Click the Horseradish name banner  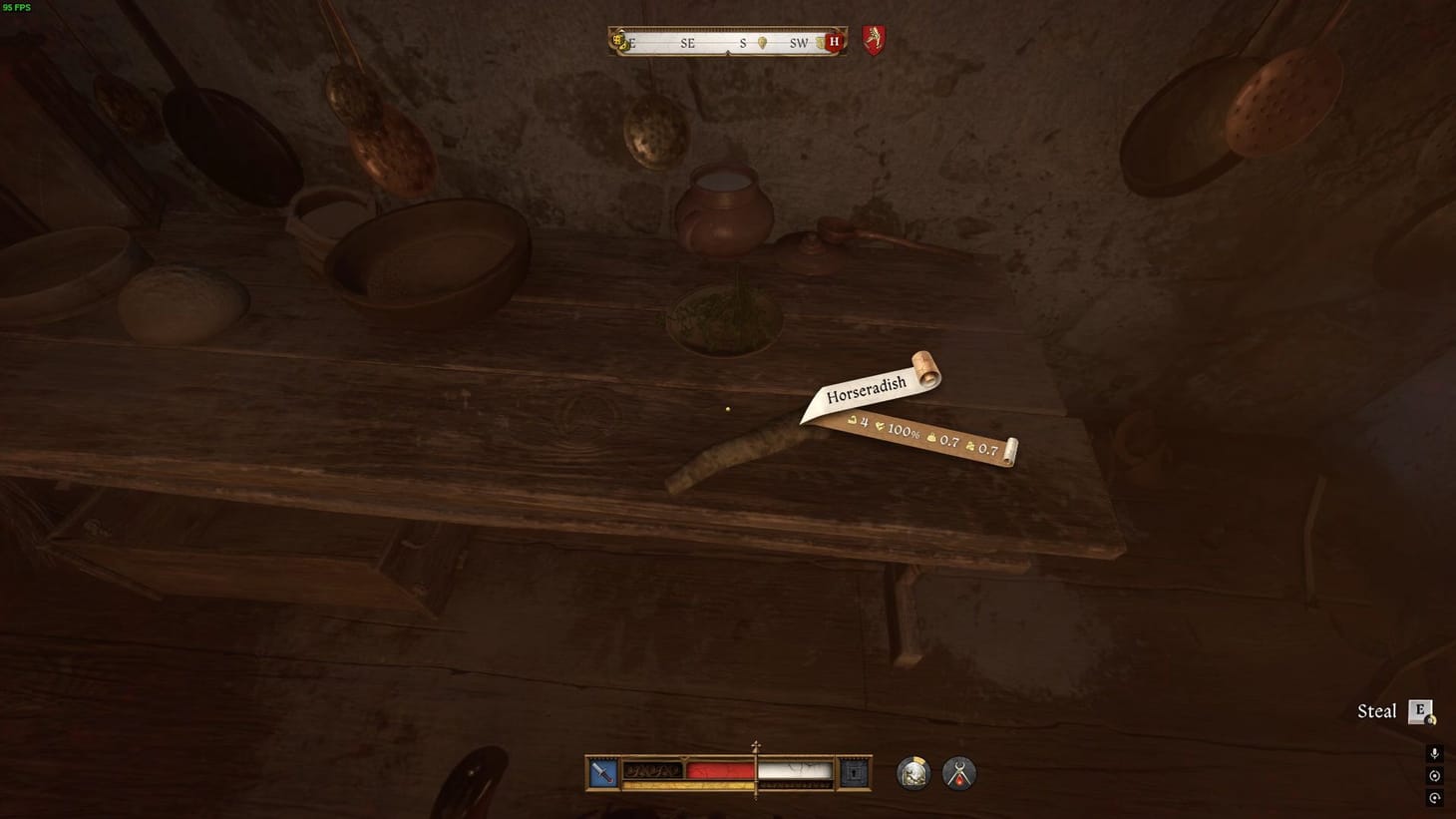867,389
